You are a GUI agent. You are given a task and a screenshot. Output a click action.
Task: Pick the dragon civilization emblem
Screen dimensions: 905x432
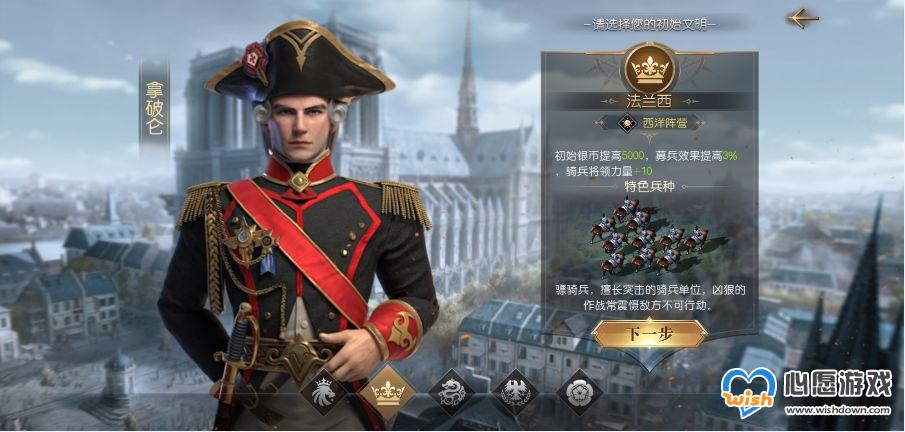click(449, 390)
